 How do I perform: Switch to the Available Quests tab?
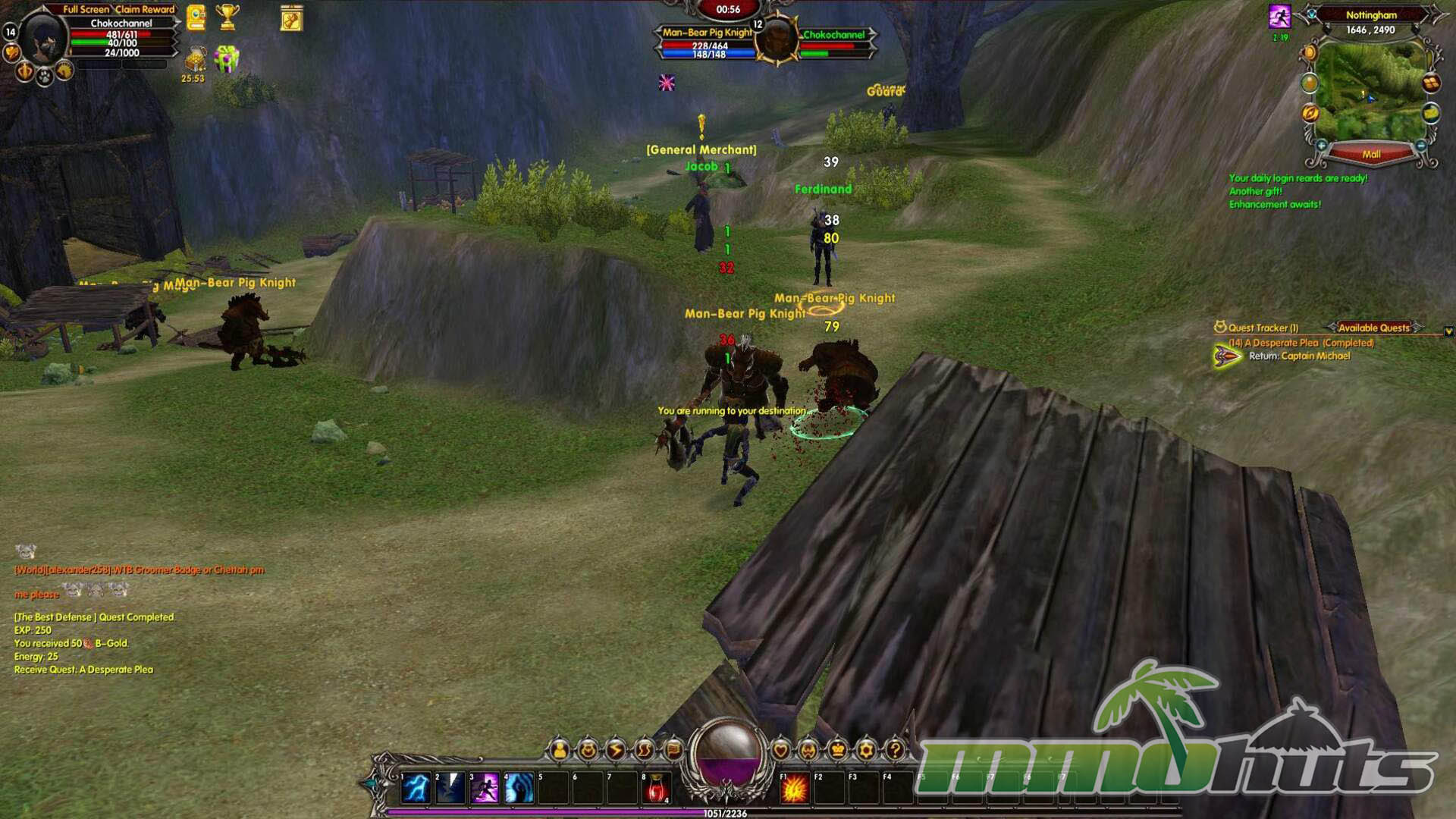point(1373,328)
